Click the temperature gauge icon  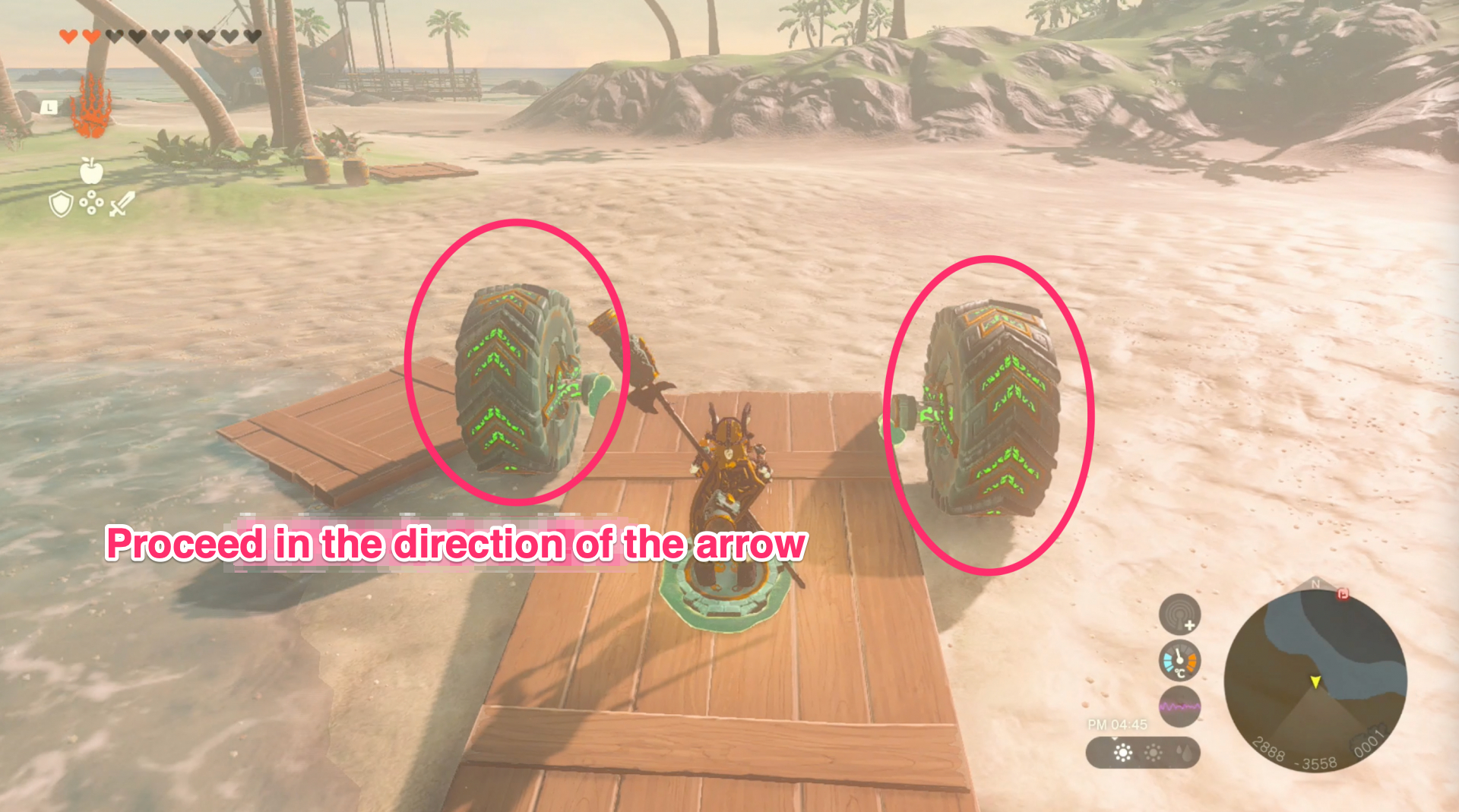1179,661
